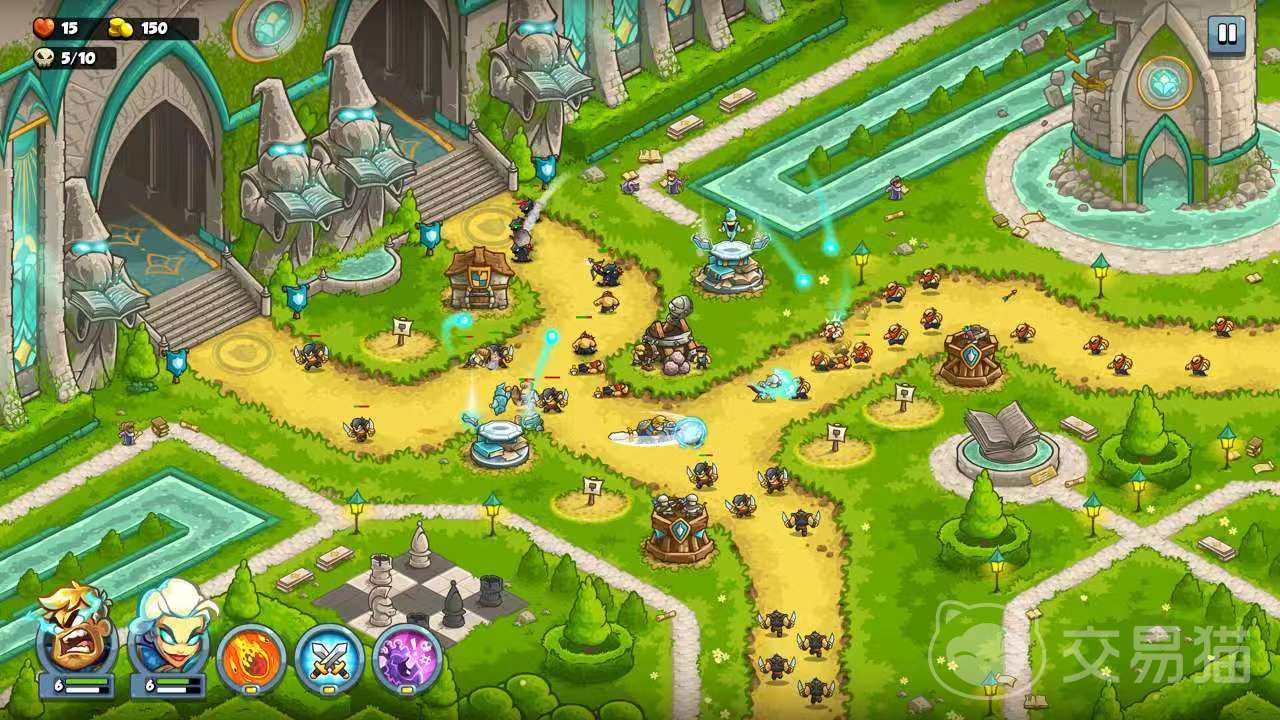
Task: Pause the game
Action: coord(1226,34)
